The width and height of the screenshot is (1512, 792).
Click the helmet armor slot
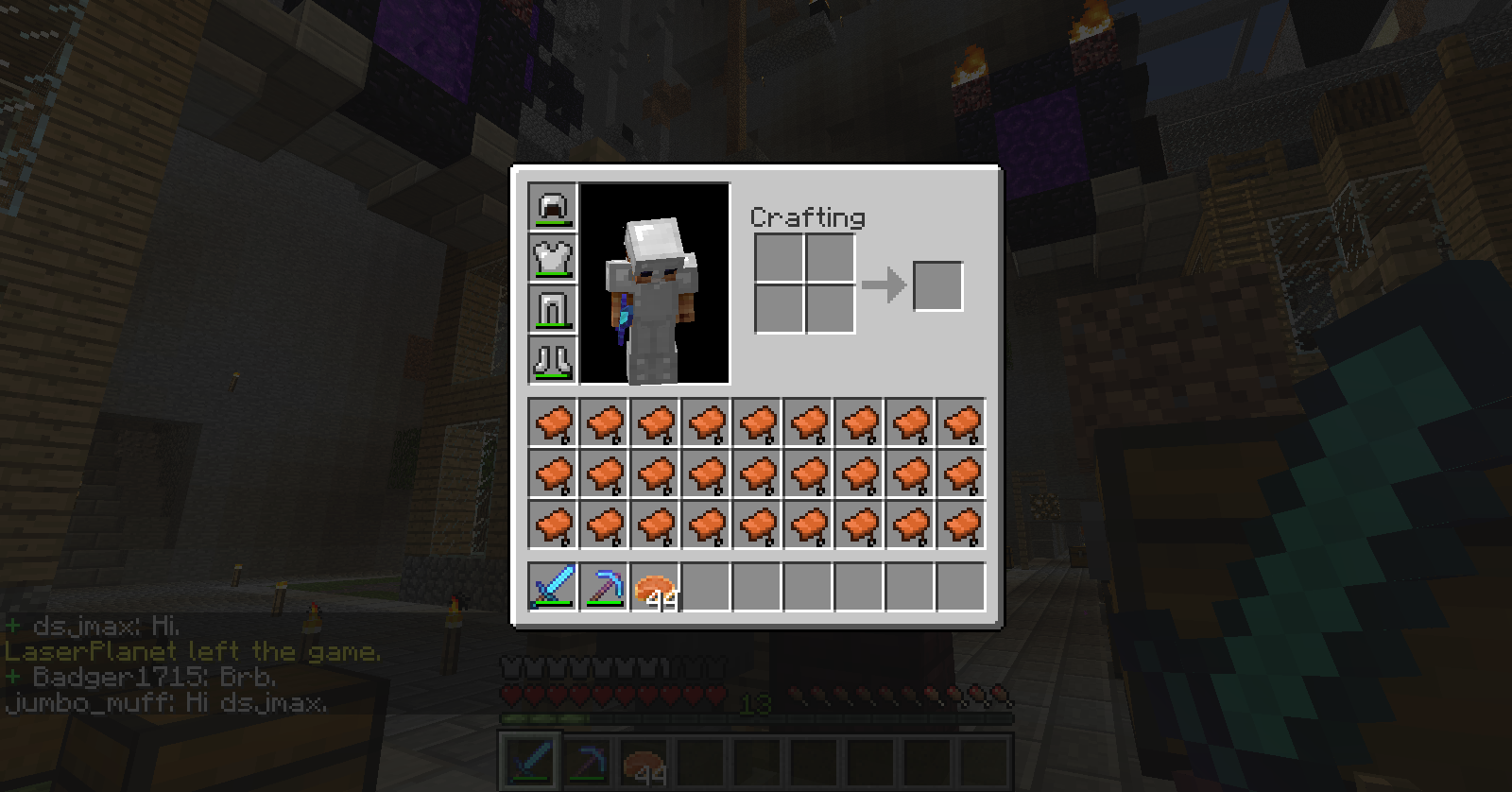552,207
